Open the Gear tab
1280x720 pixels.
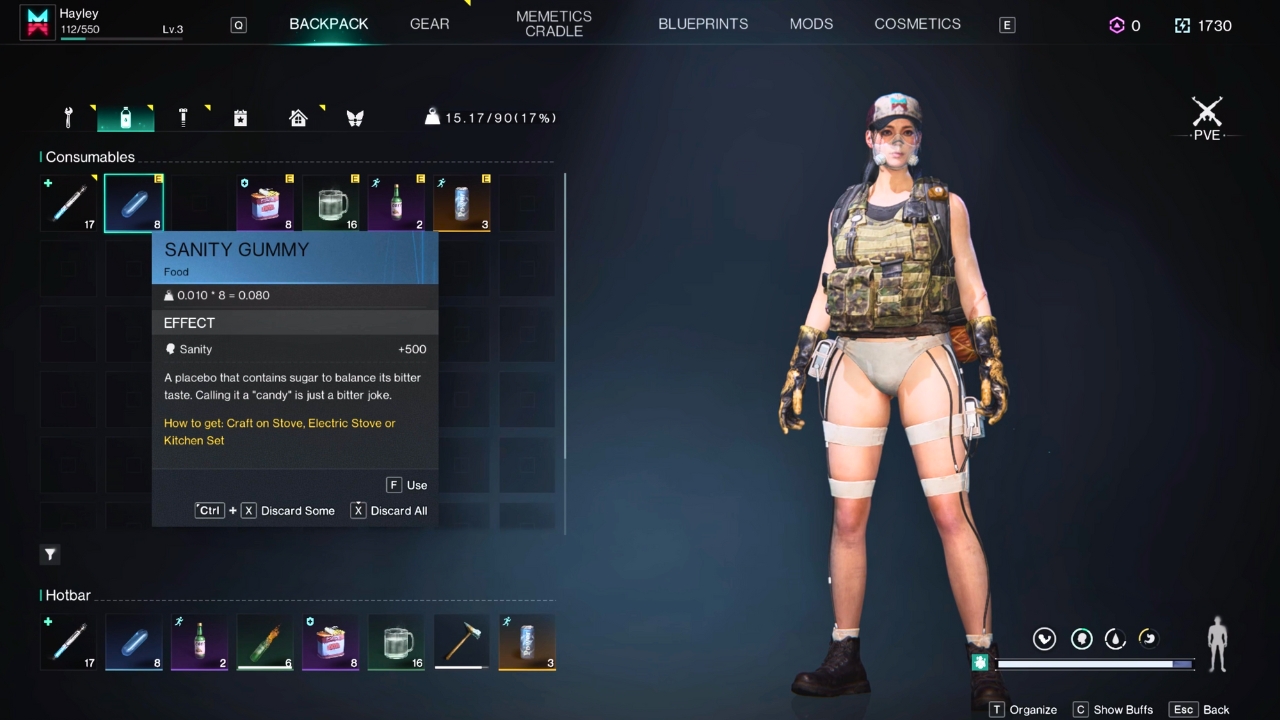point(429,24)
